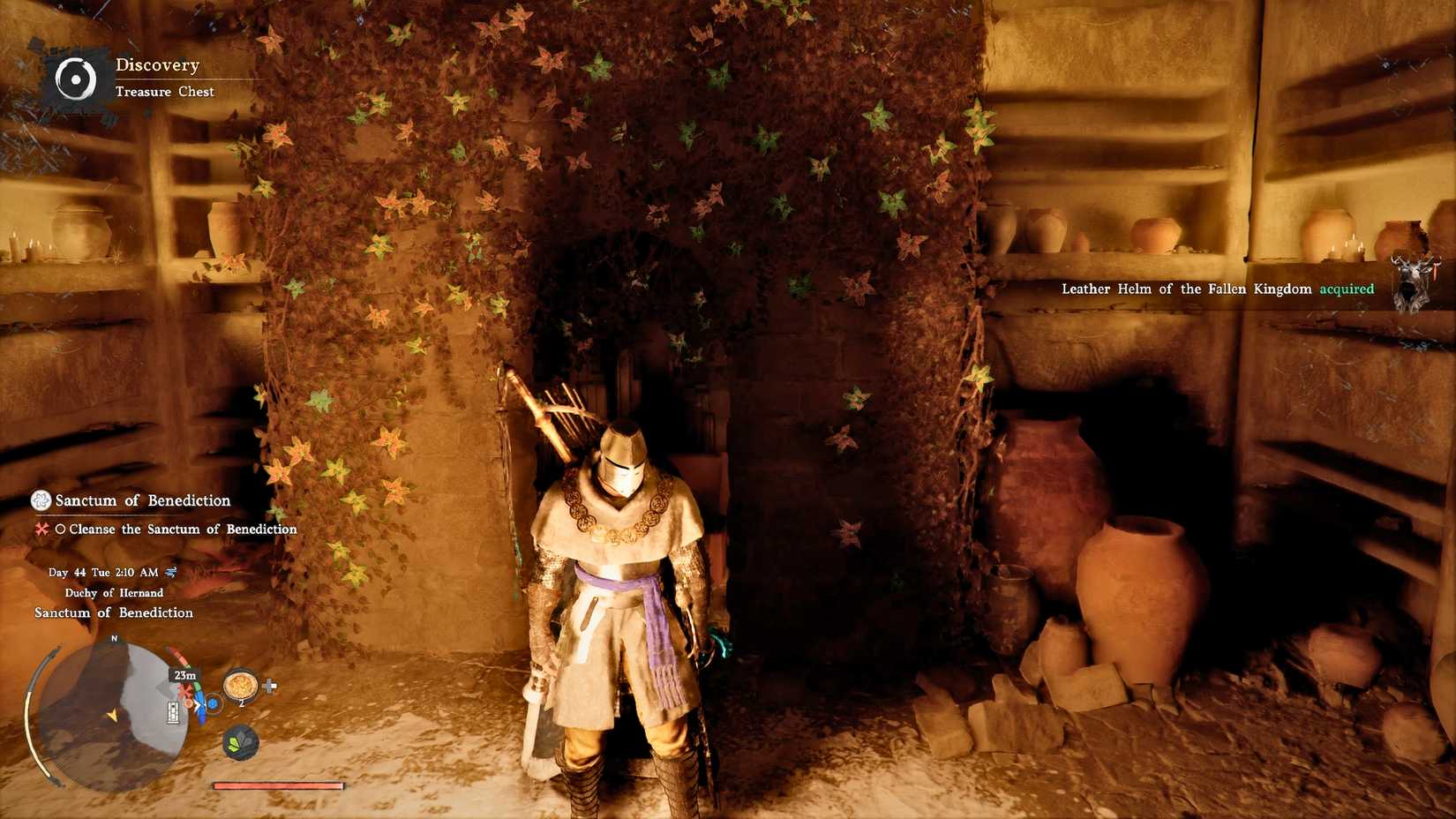Viewport: 1456px width, 819px height.
Task: Click the red star quest marker on minimap
Action: pos(185,691)
